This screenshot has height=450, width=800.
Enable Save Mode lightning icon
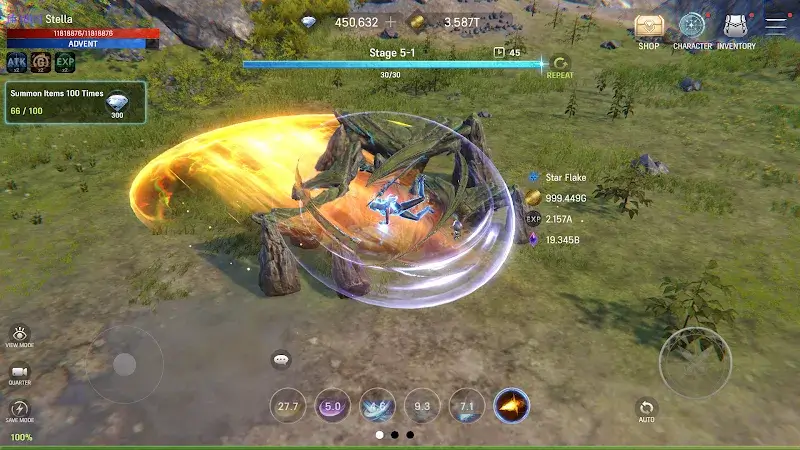pyautogui.click(x=20, y=409)
